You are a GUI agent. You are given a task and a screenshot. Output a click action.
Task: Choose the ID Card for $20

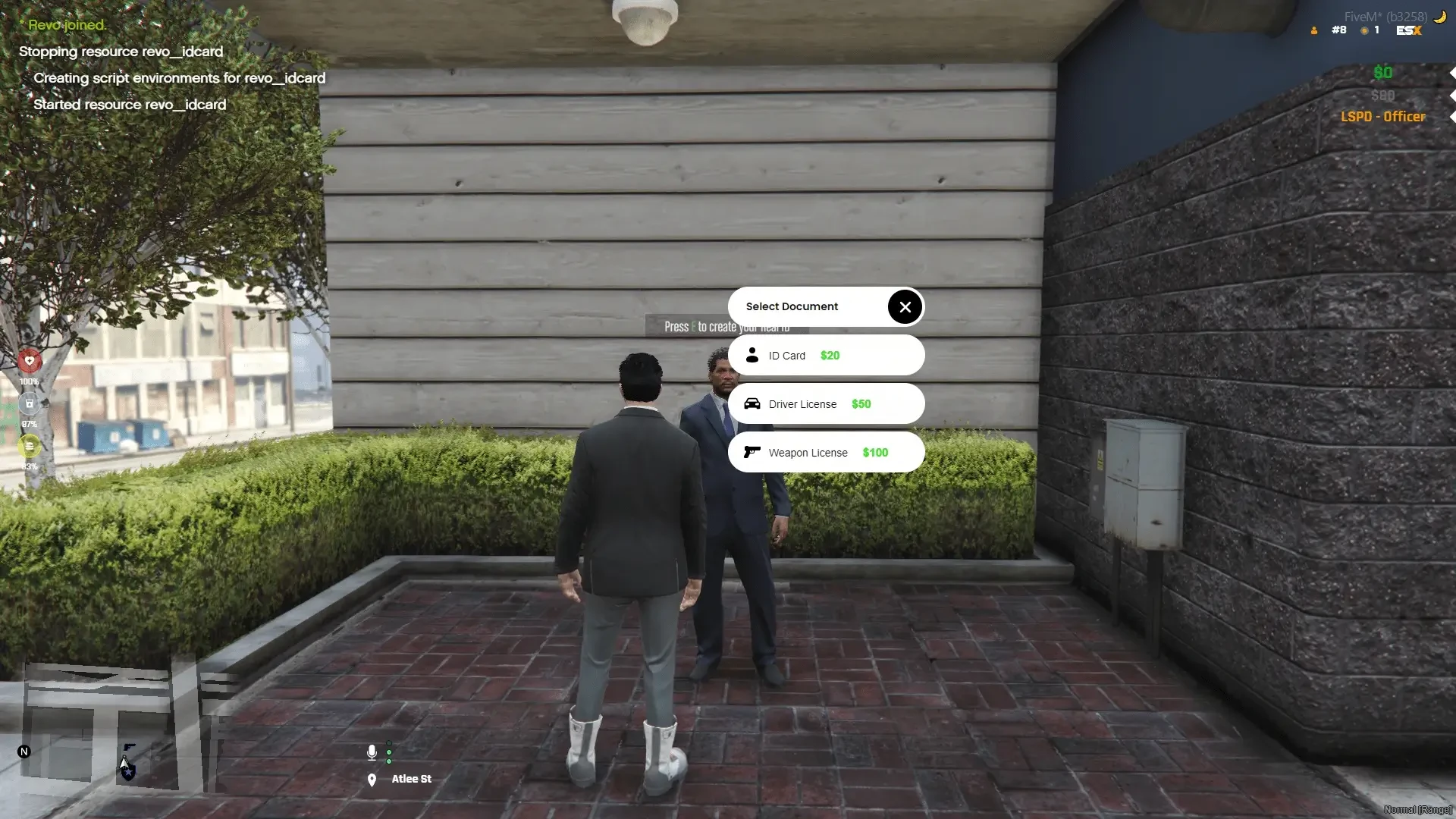point(825,356)
